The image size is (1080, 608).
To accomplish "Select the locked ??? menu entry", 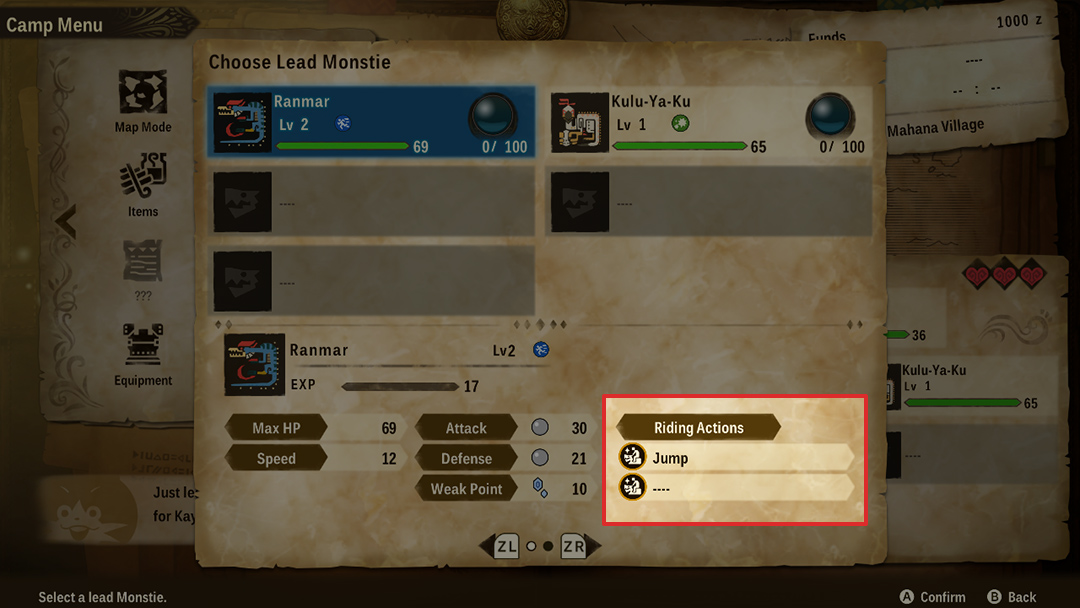I will pyautogui.click(x=143, y=270).
